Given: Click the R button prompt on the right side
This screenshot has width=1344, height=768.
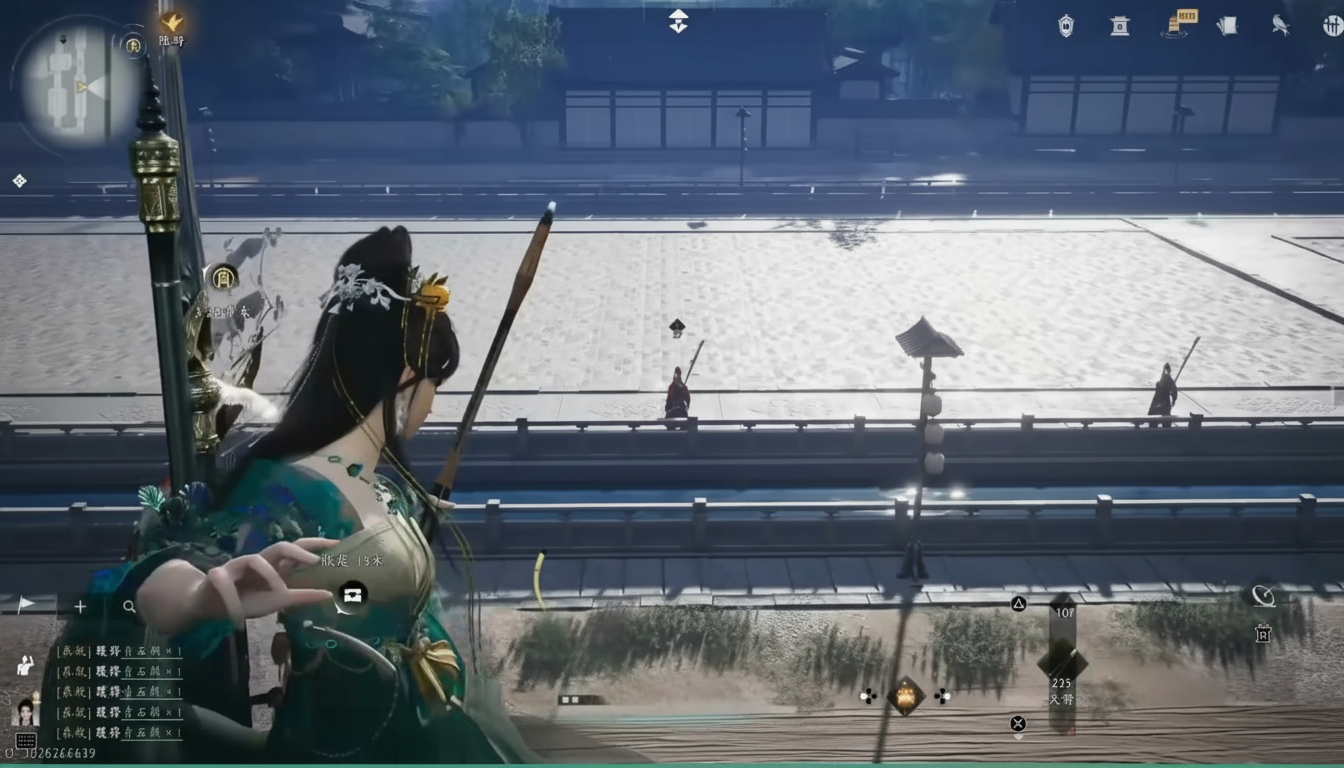Looking at the screenshot, I should (1263, 636).
